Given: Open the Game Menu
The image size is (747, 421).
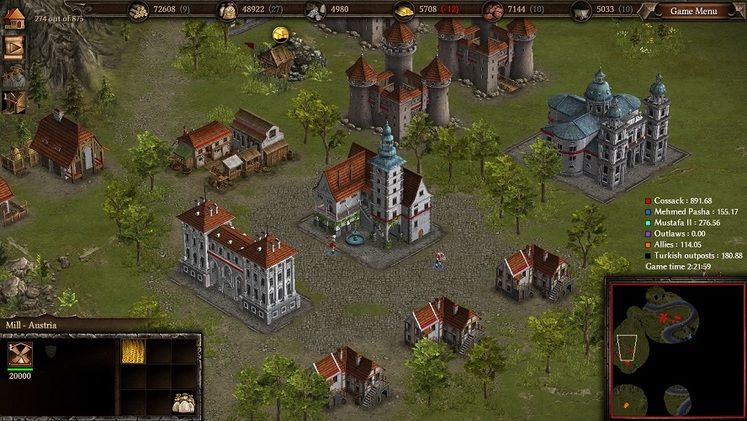Looking at the screenshot, I should tap(694, 11).
